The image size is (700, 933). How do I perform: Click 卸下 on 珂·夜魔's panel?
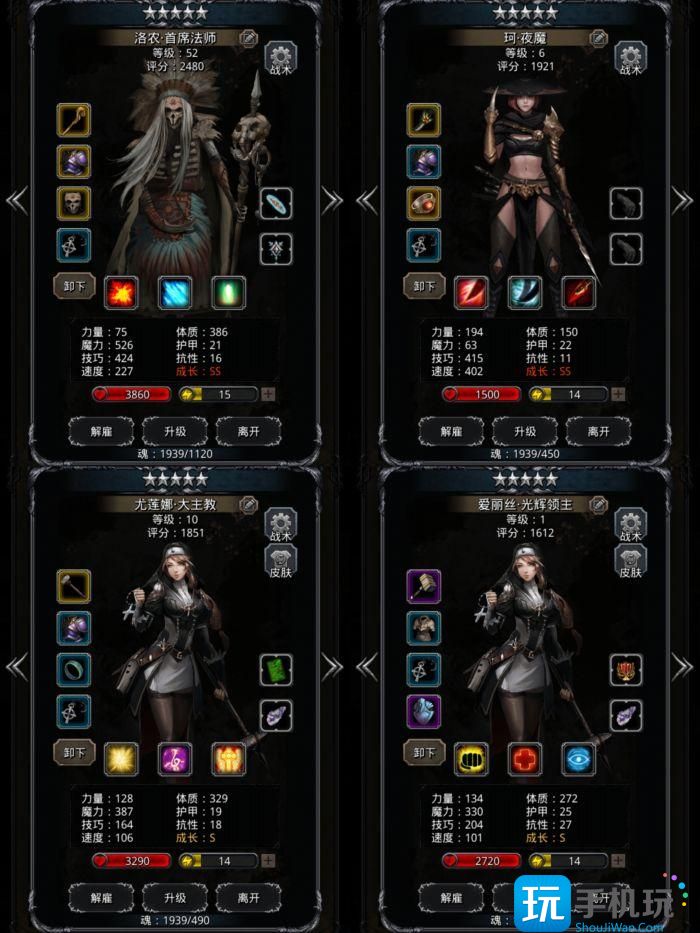click(424, 287)
